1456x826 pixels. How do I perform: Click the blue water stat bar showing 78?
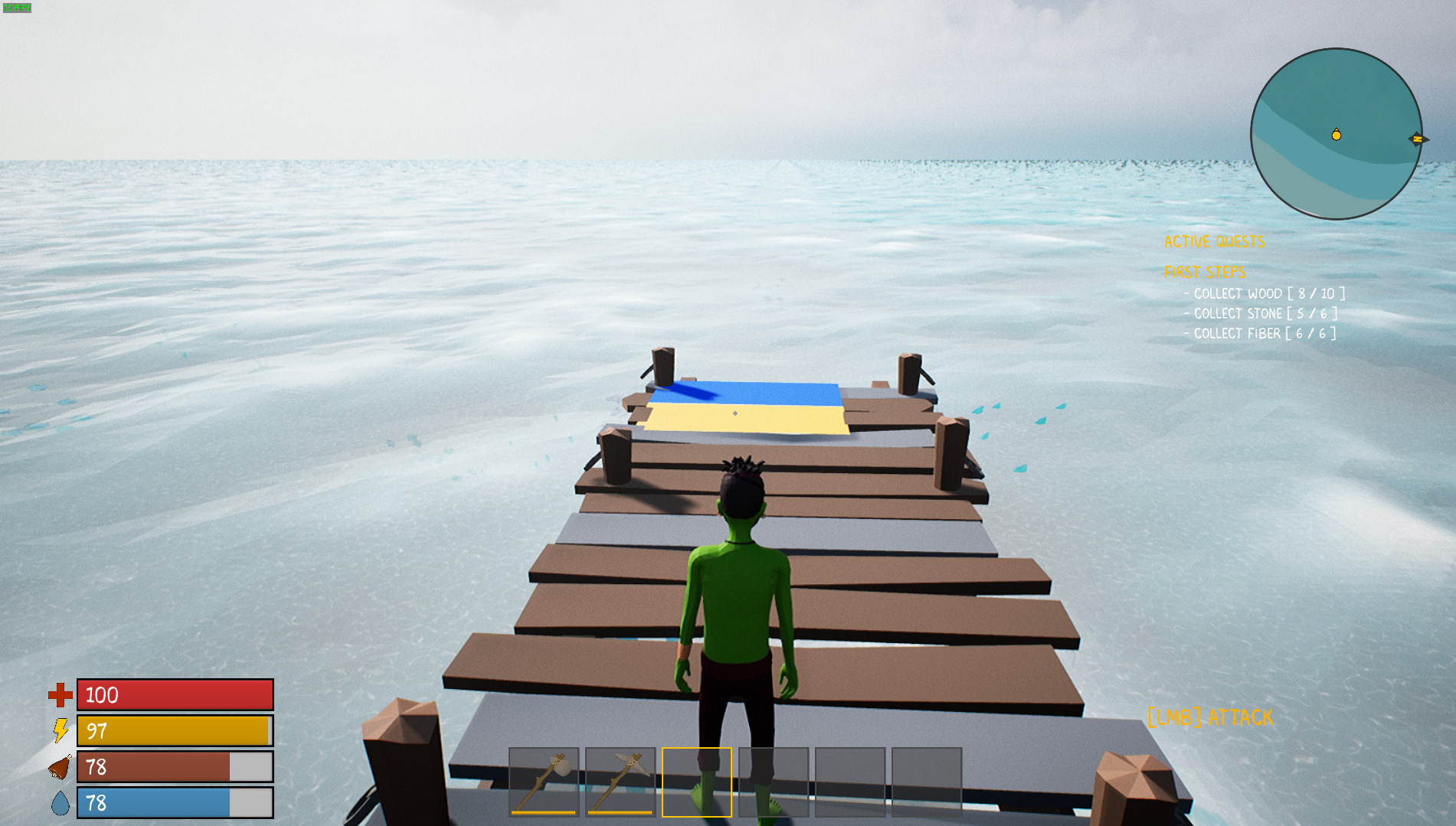(175, 803)
